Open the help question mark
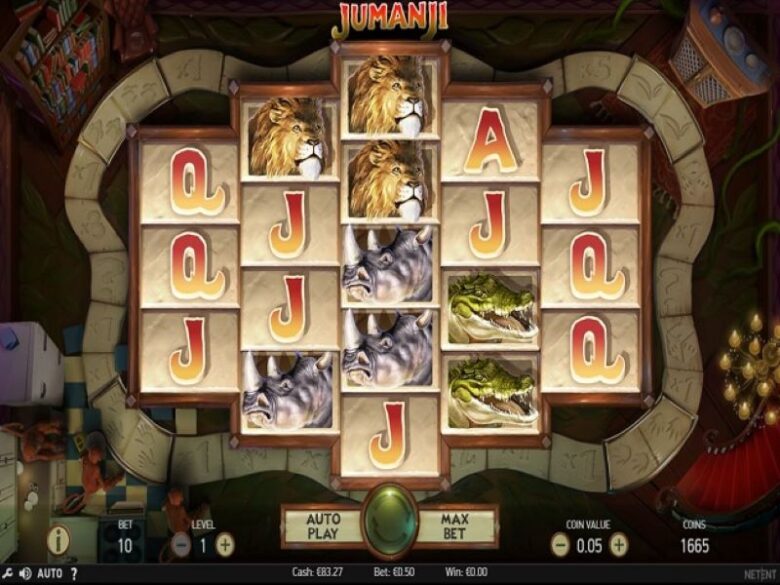The height and width of the screenshot is (585, 780). 74,574
